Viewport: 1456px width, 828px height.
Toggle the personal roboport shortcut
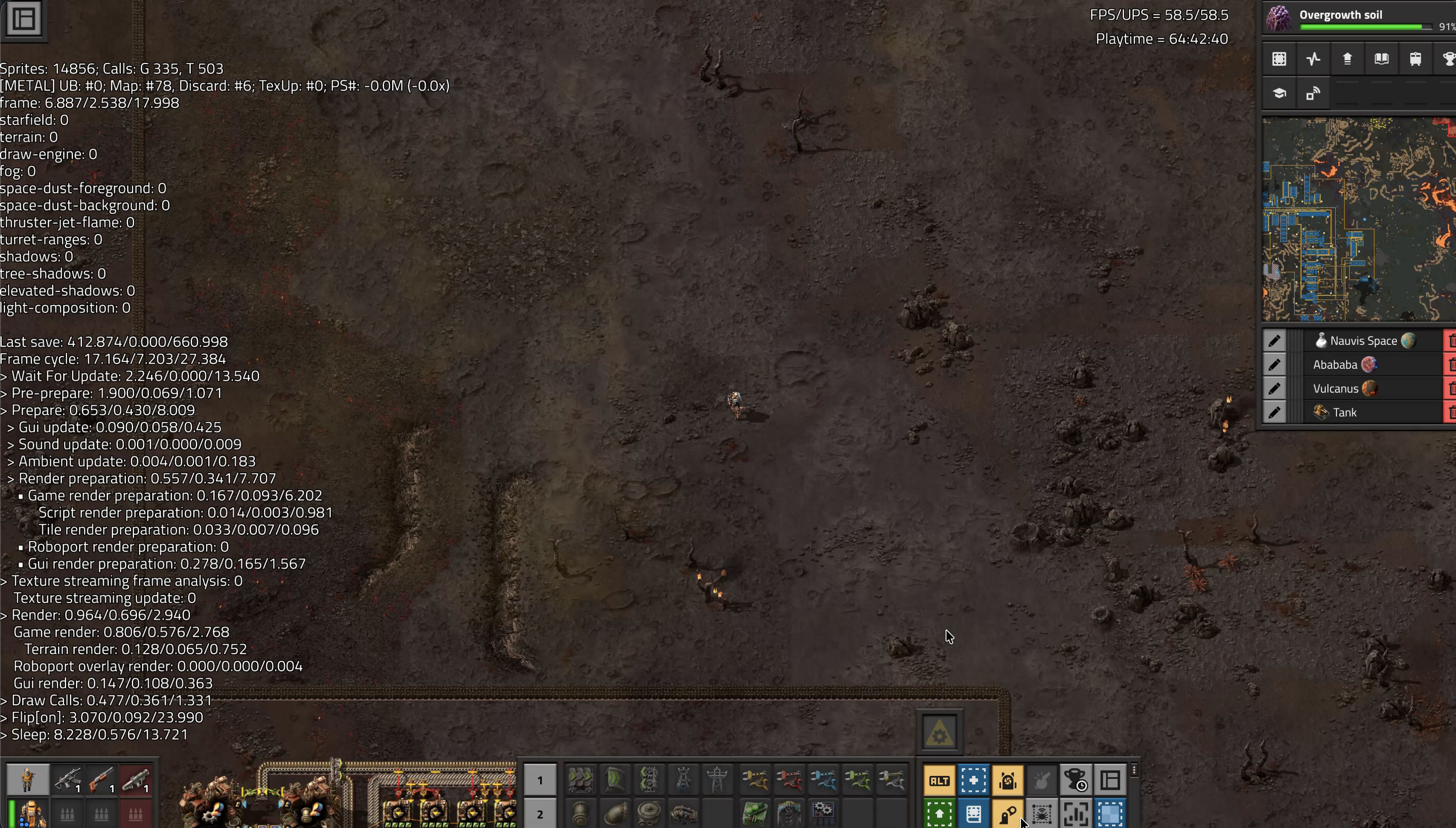coord(1008,781)
